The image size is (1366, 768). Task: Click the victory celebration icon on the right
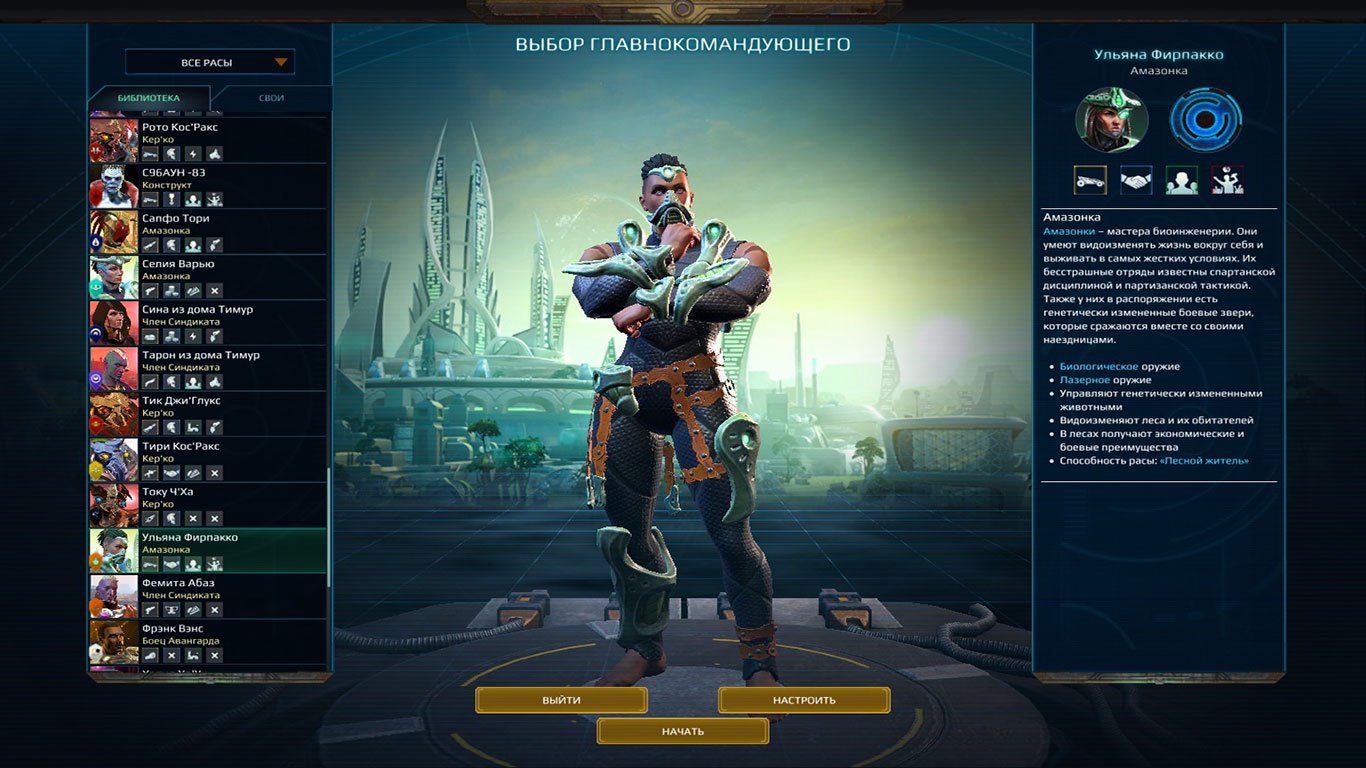pyautogui.click(x=1227, y=180)
